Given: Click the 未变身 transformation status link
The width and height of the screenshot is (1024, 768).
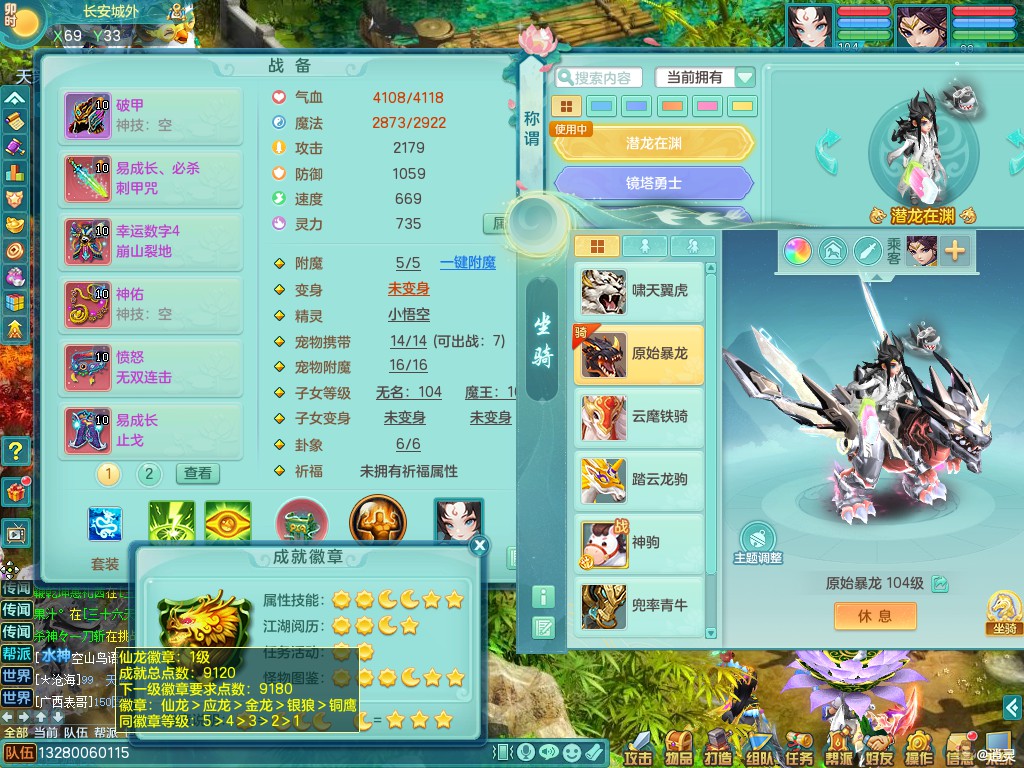Looking at the screenshot, I should (x=408, y=289).
